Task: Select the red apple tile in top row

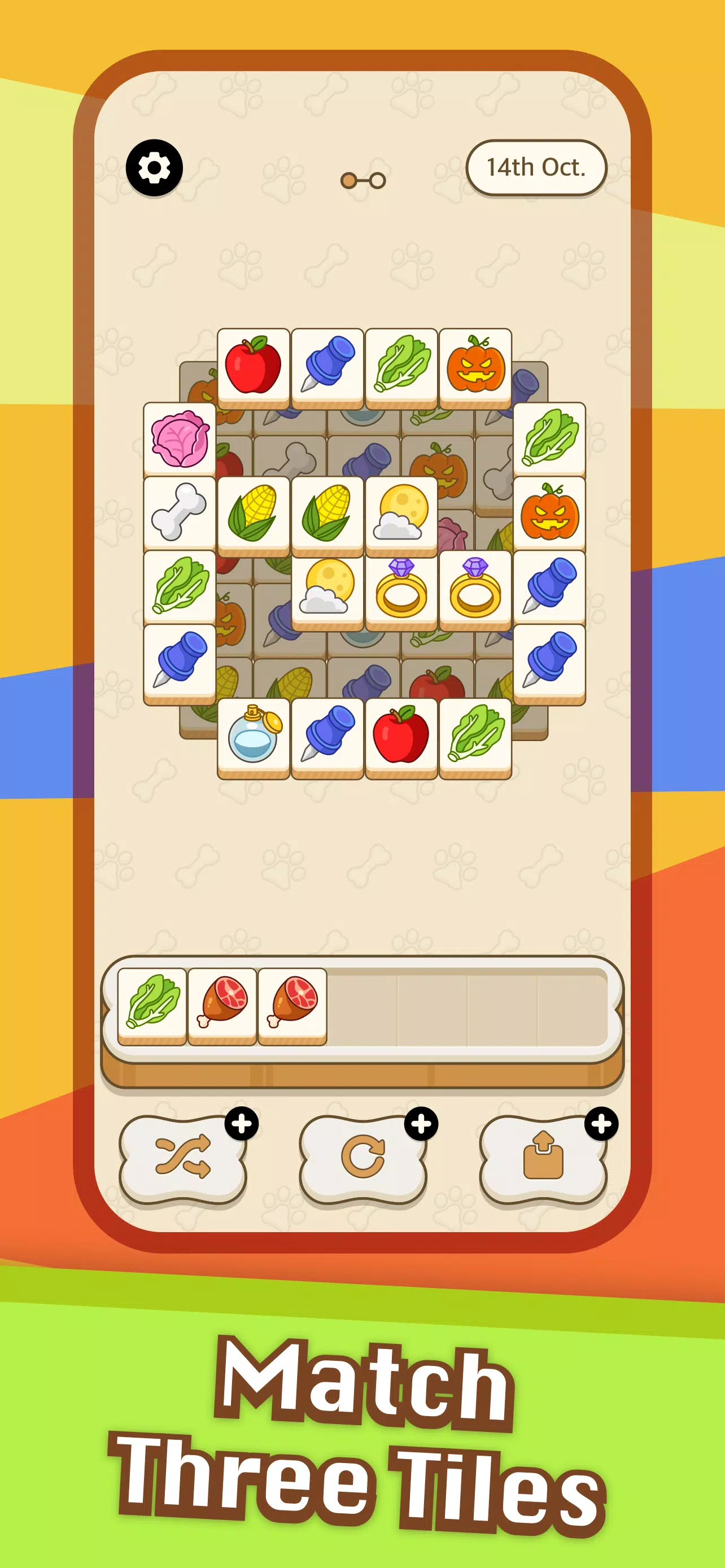Action: pos(254,365)
